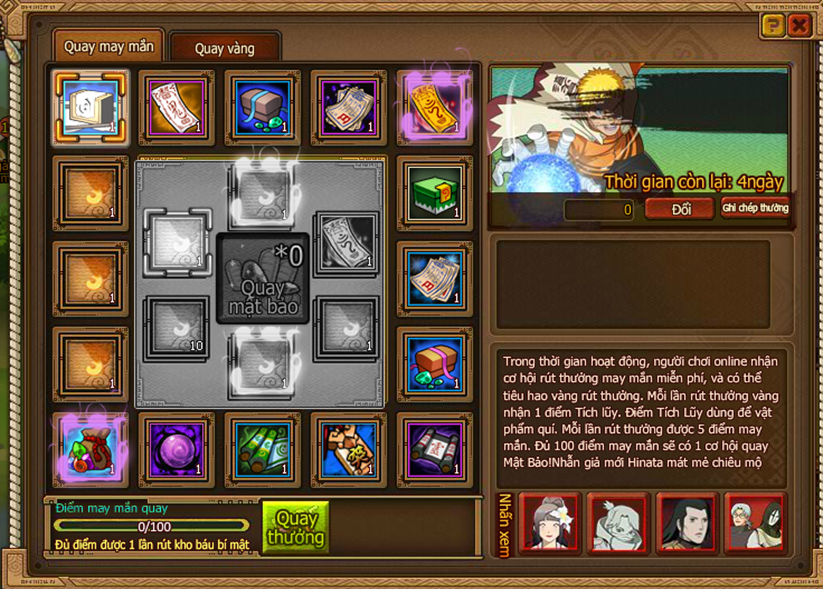
Task: Open the Ghi chép thưởng reward log
Action: (x=755, y=208)
